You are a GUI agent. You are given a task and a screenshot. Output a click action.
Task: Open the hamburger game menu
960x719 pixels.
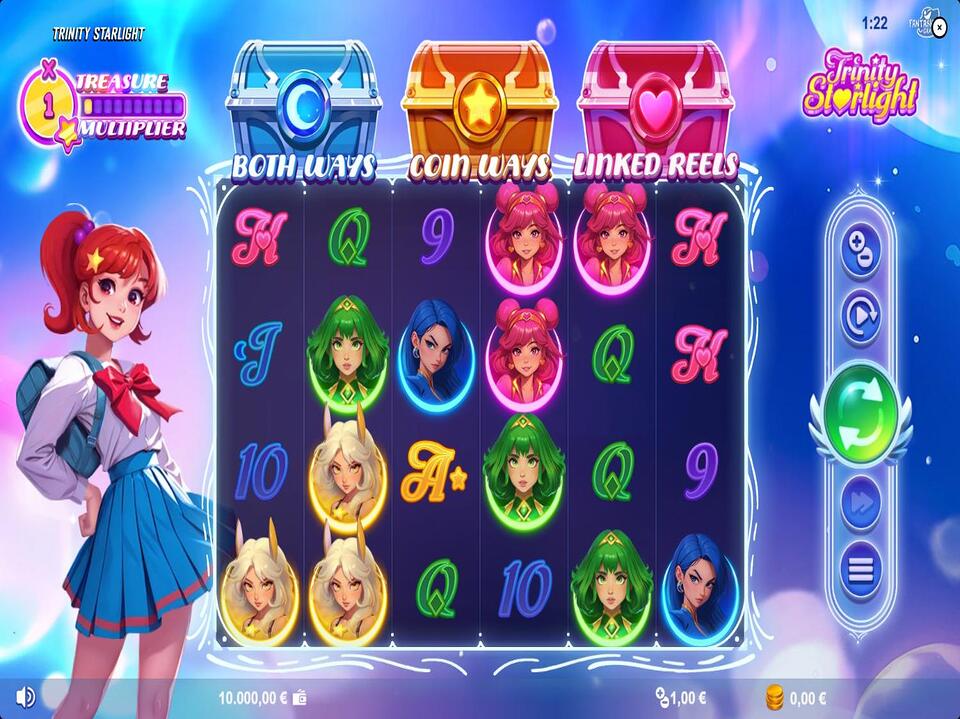tap(860, 571)
